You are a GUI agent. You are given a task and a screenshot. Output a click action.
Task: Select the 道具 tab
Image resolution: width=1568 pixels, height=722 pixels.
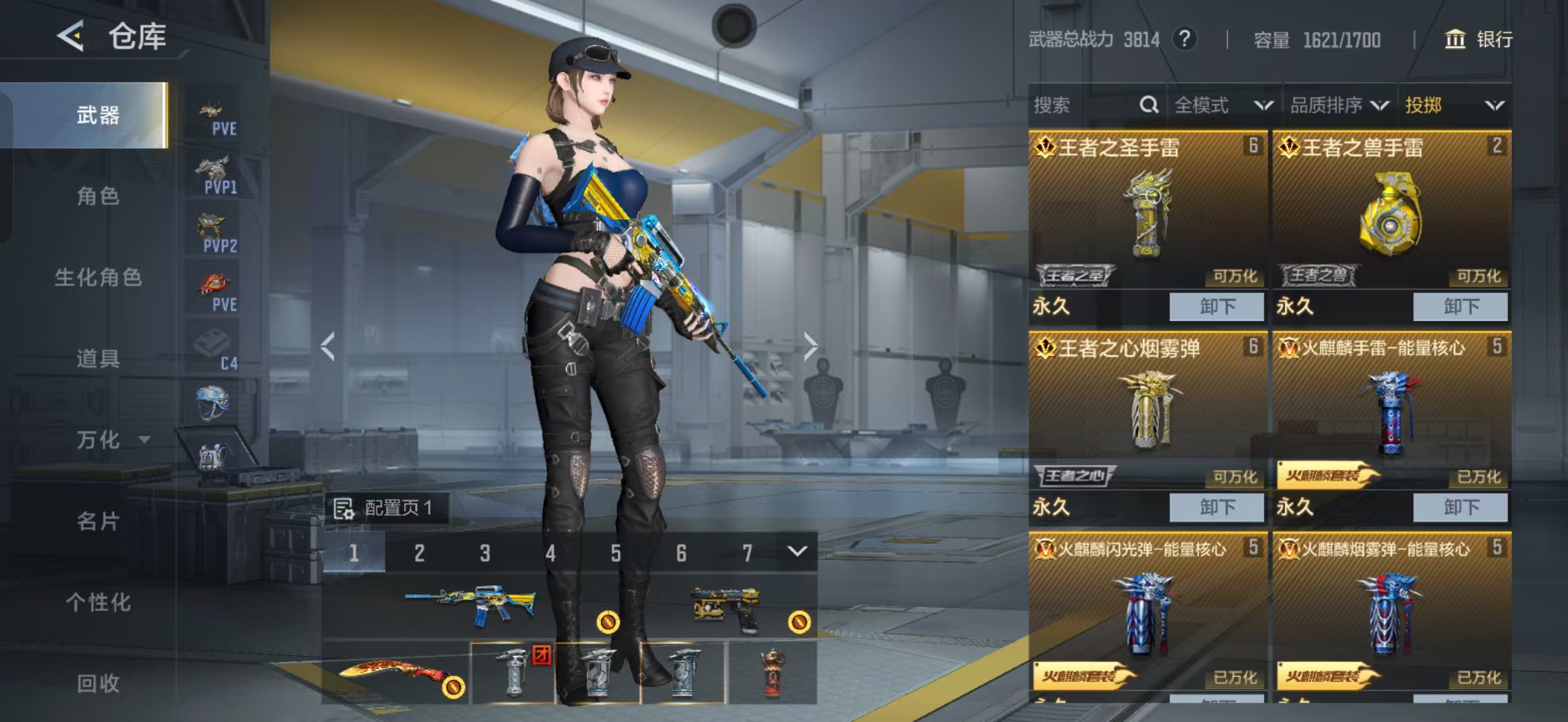click(97, 358)
